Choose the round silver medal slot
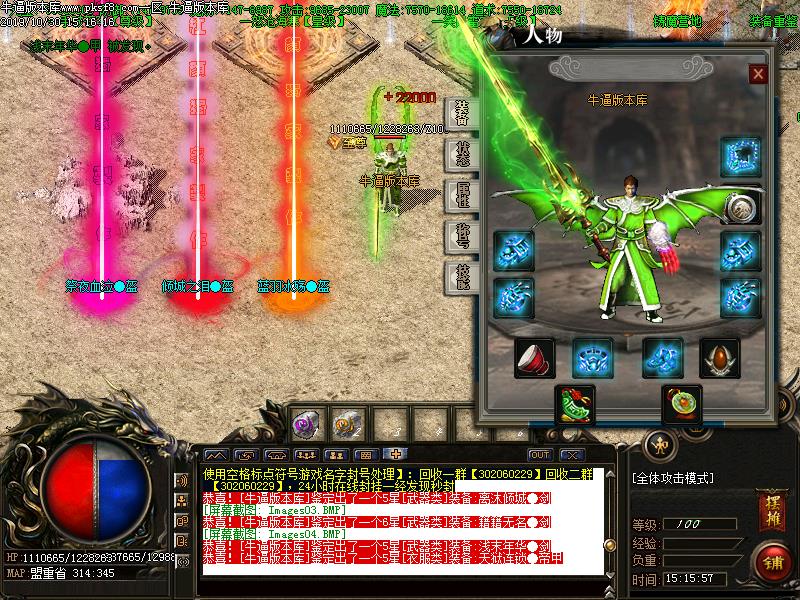Viewport: 800px width, 600px height. [740, 207]
